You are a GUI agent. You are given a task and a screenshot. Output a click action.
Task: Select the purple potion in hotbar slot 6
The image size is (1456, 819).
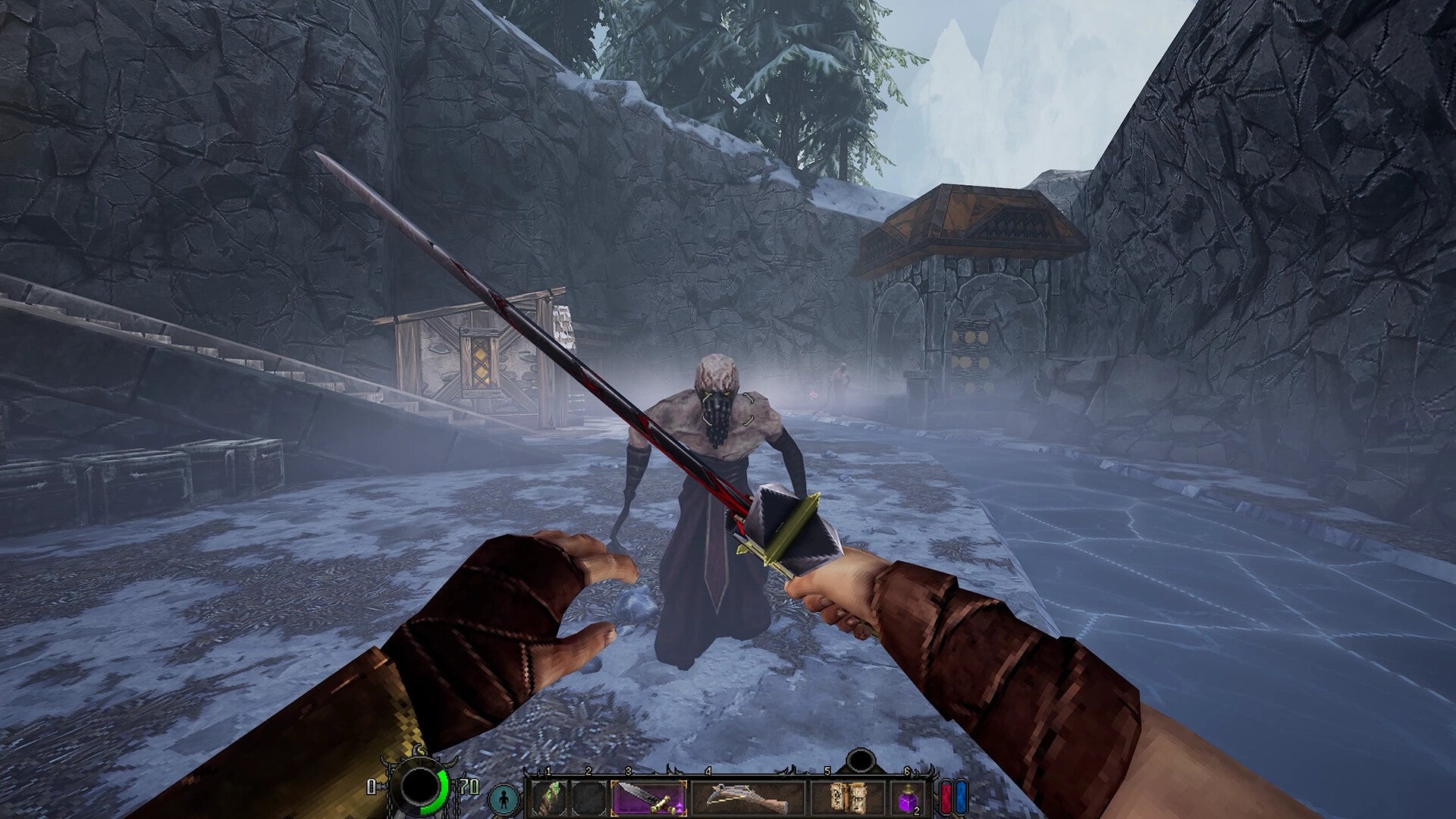pos(907,798)
